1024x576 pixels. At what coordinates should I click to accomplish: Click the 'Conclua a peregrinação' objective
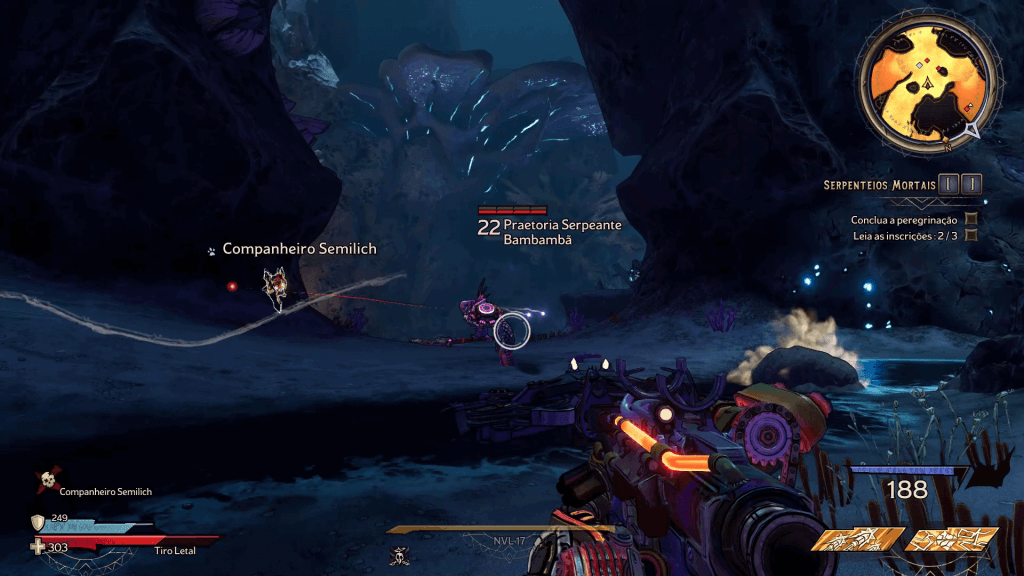pyautogui.click(x=904, y=219)
